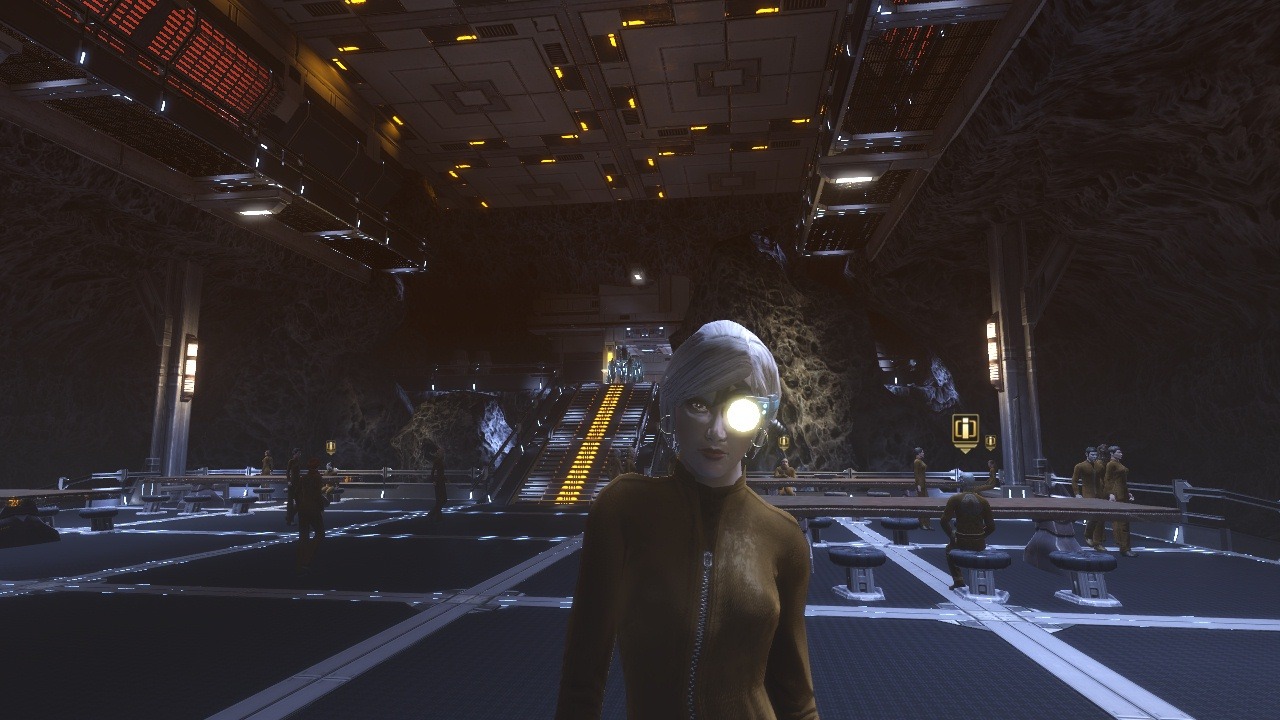The width and height of the screenshot is (1280, 720).
Task: Select the large yellow info contact marker
Action: click(965, 431)
